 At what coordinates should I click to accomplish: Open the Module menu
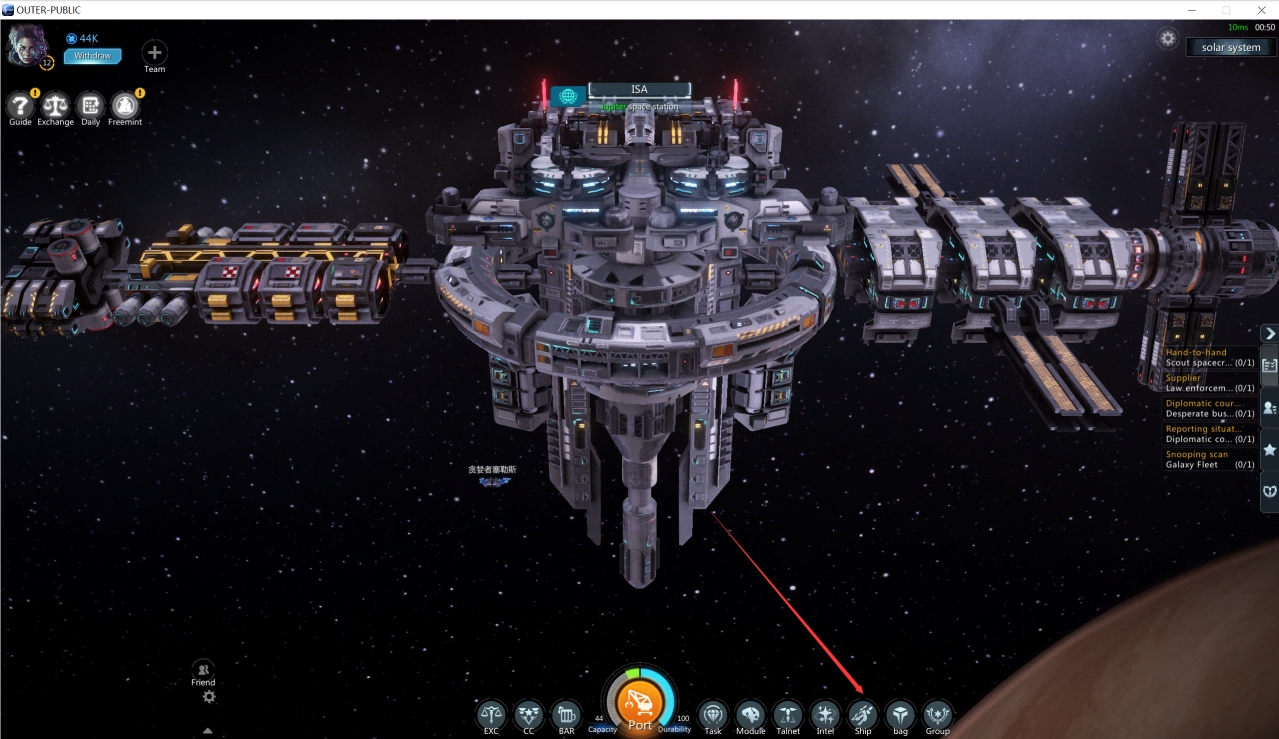click(x=750, y=714)
